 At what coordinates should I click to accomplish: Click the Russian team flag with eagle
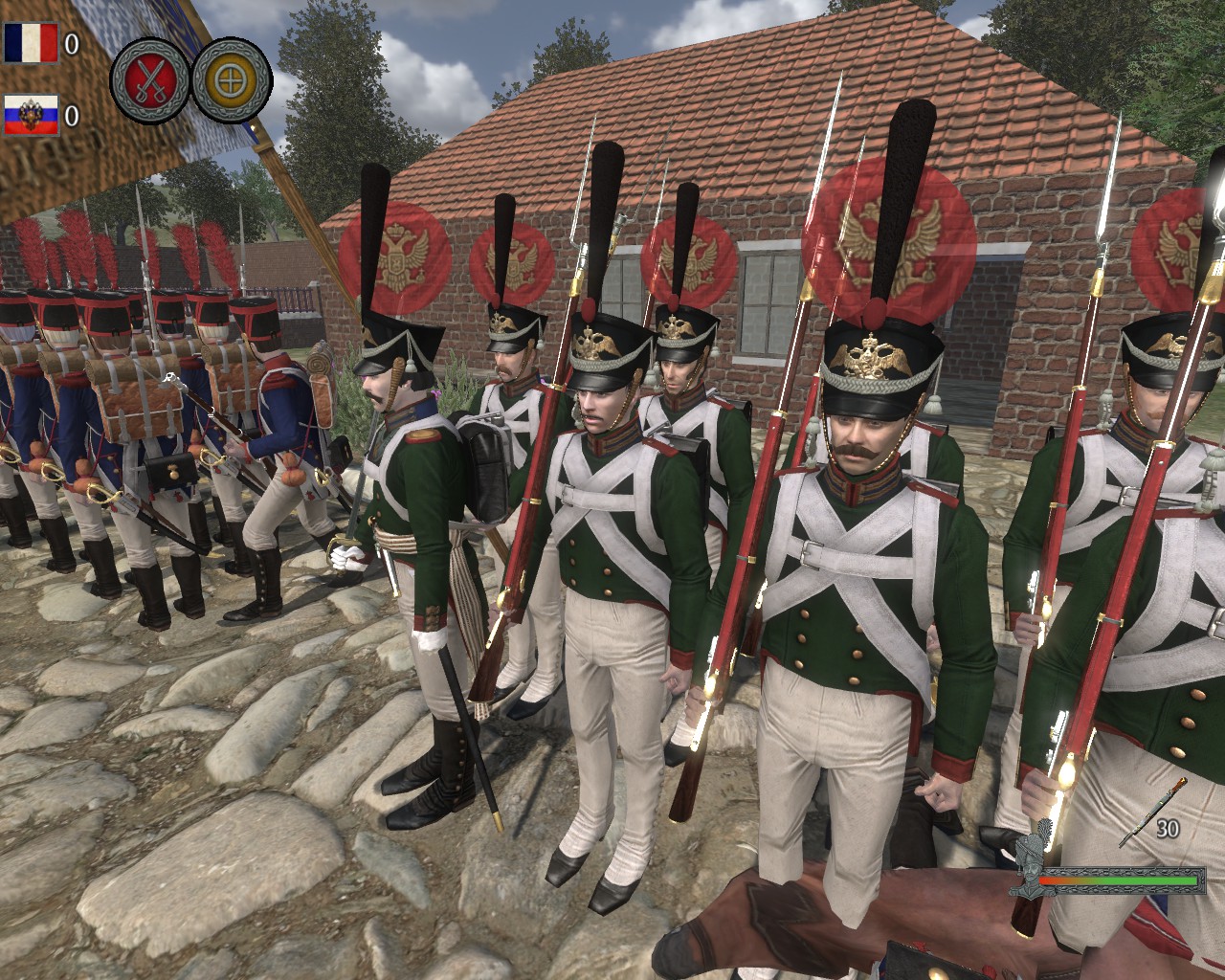click(x=31, y=116)
